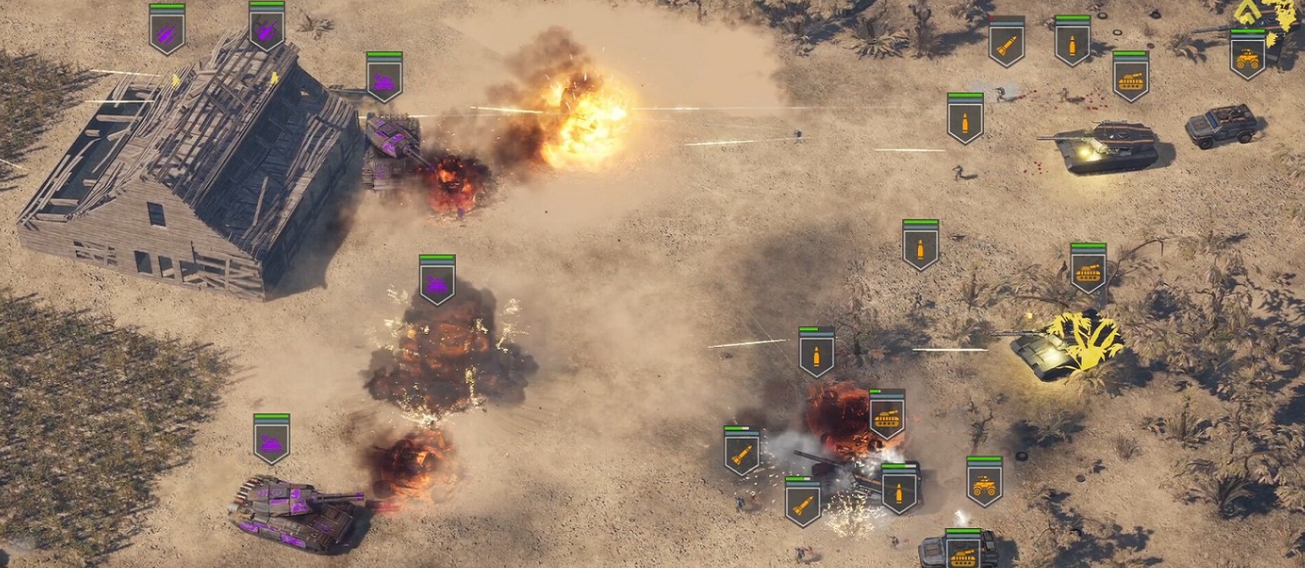Select the tank badge above the tank near the parked jeep
Viewport: 1305px width, 568px height.
pyautogui.click(x=1131, y=77)
